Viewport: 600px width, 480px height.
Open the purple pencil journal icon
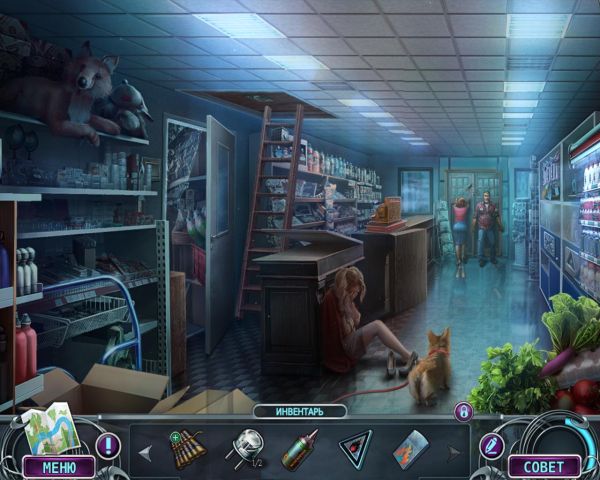[x=491, y=445]
